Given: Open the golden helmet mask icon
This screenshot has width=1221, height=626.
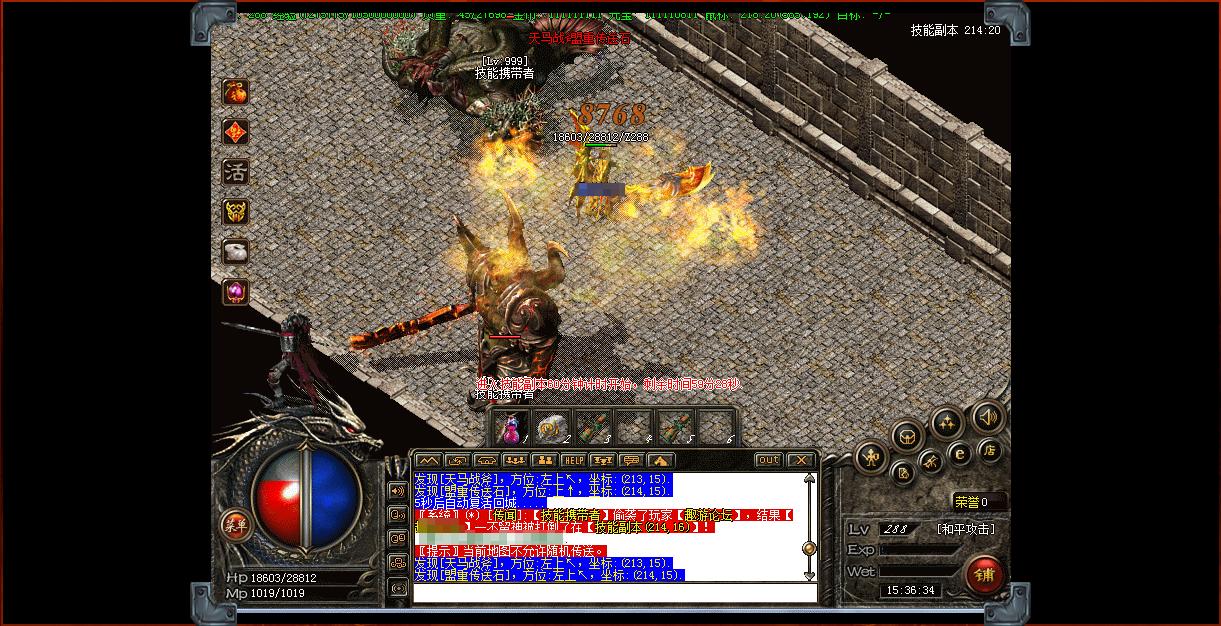Looking at the screenshot, I should [235, 212].
